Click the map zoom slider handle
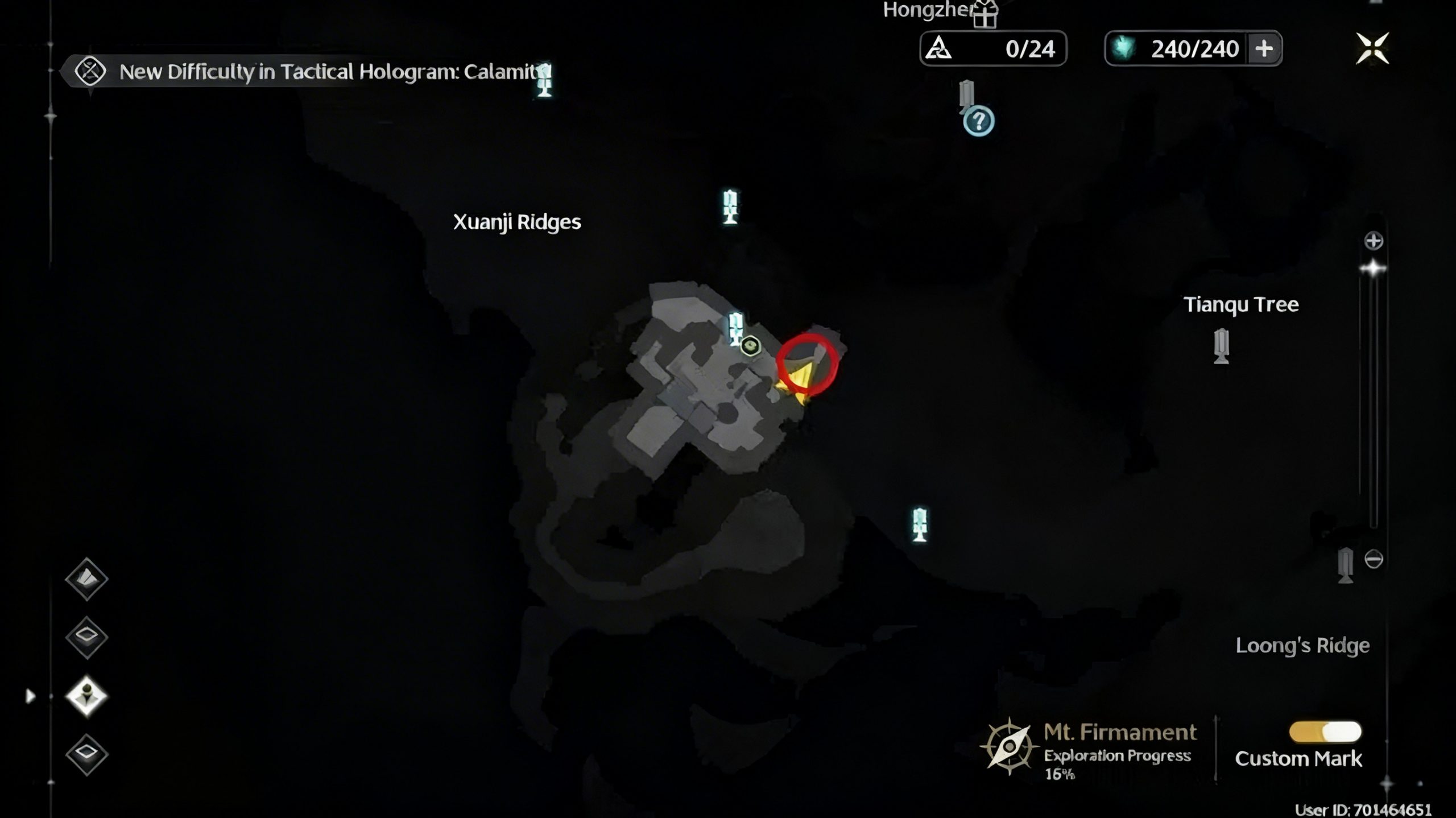1456x818 pixels. click(1373, 268)
